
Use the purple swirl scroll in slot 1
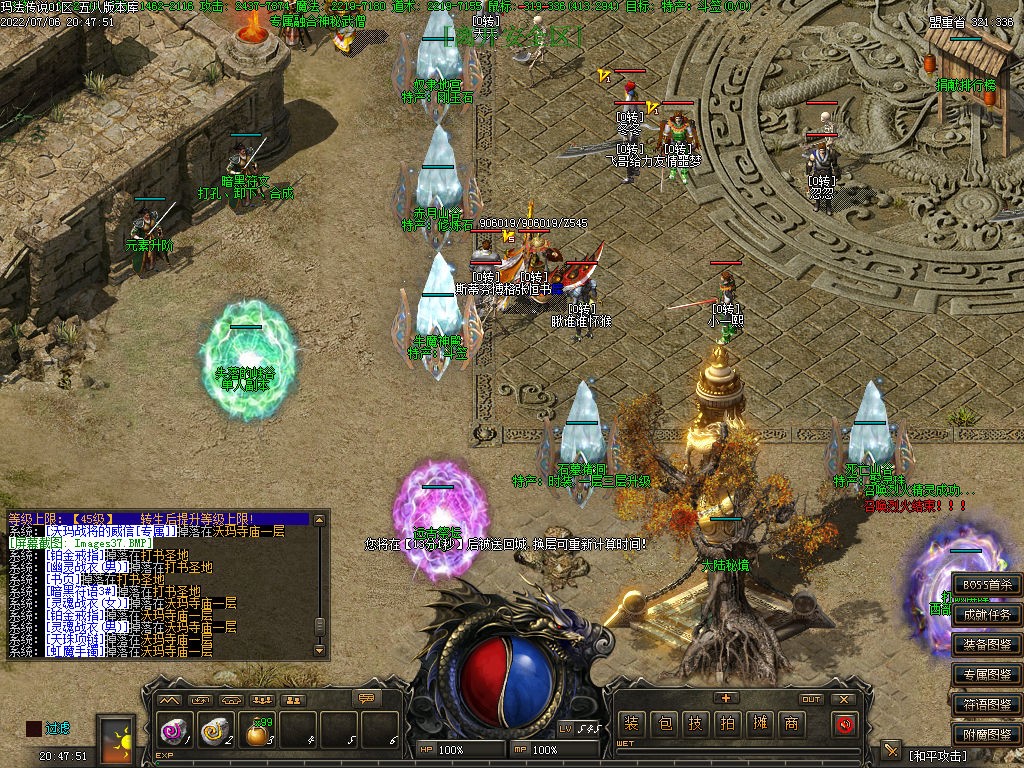pyautogui.click(x=173, y=732)
